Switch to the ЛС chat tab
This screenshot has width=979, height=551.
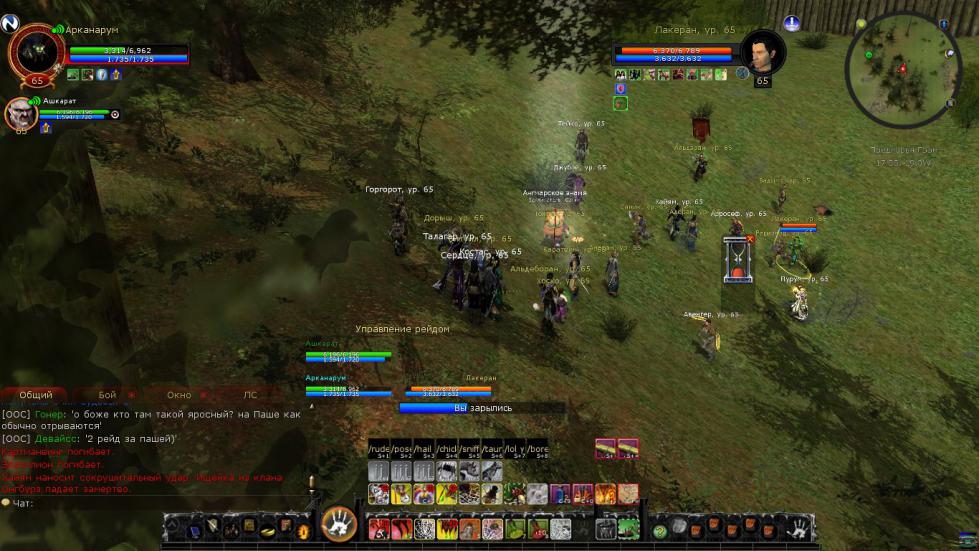click(250, 395)
